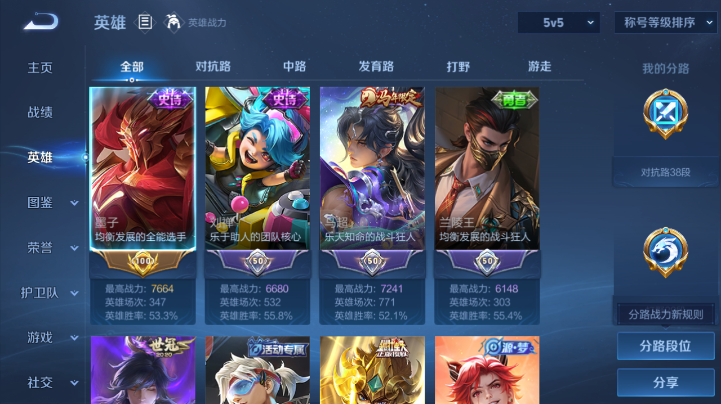Switch to the 中路 tab
Screen dimensions: 721x404
point(294,67)
